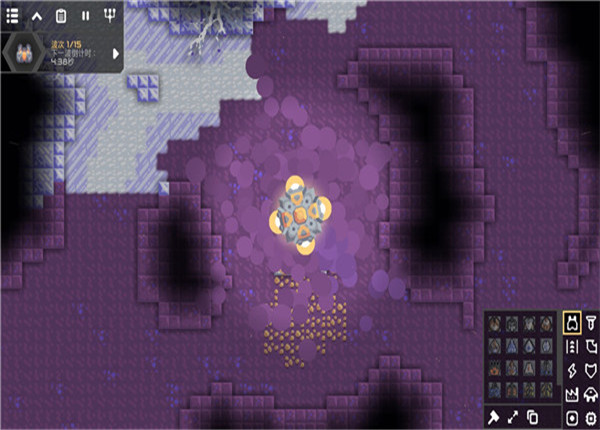This screenshot has width=600, height=430.
Task: Open the factory crafting category
Action: (572, 393)
